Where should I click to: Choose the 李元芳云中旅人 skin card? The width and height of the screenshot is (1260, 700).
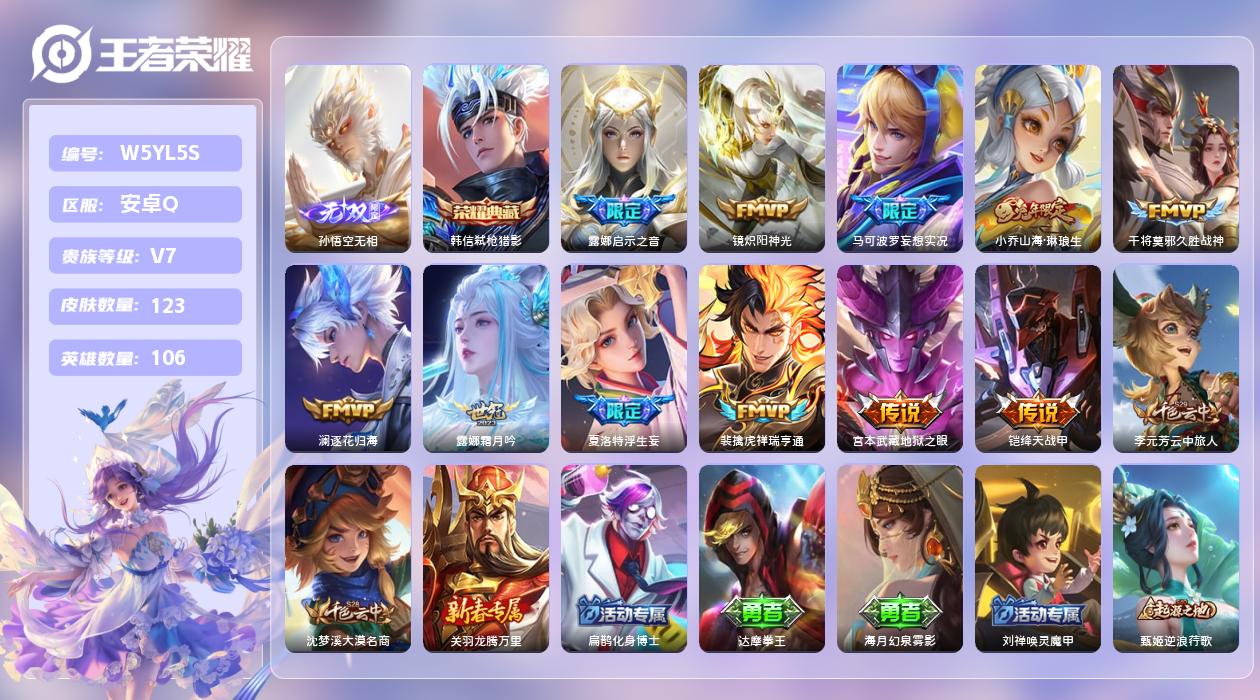(x=1176, y=358)
